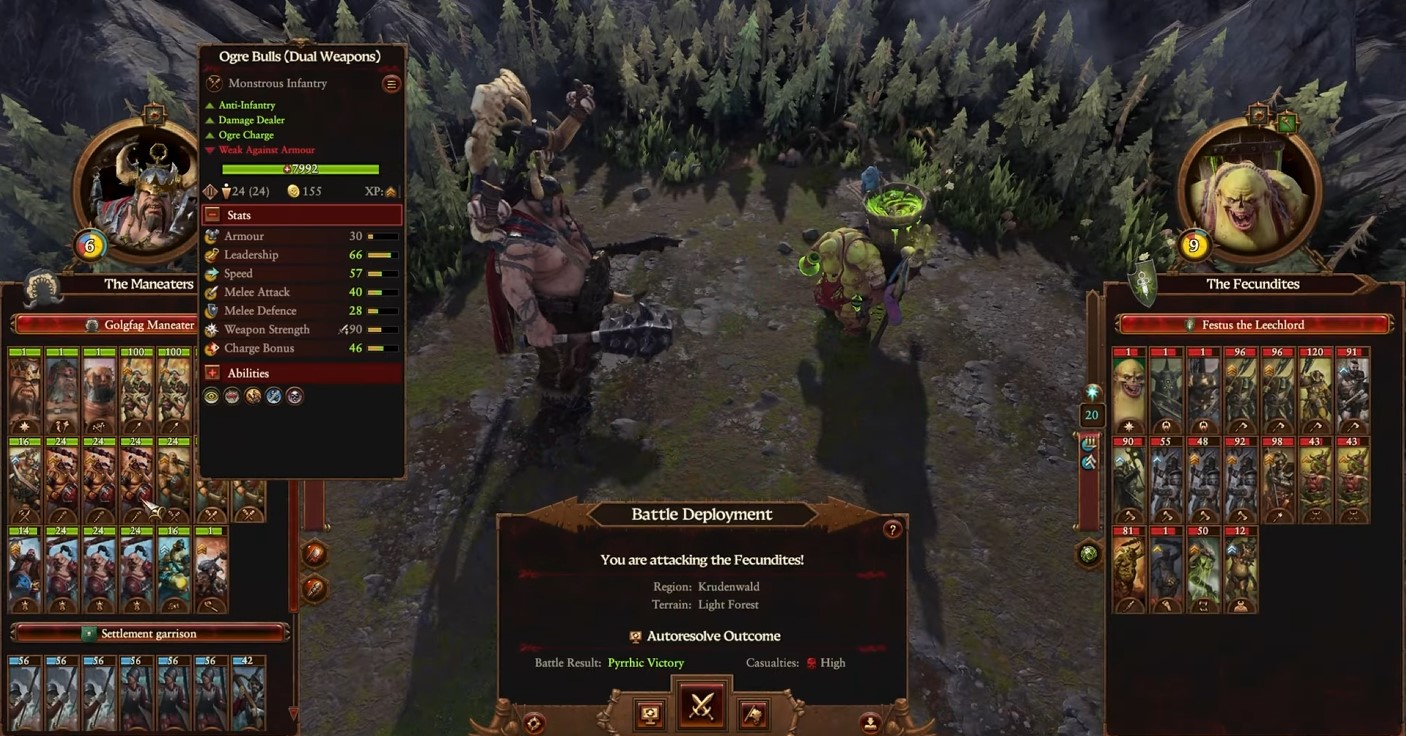Click the blue crossed-weapons ability icon
Image resolution: width=1406 pixels, height=736 pixels.
pyautogui.click(x=273, y=395)
